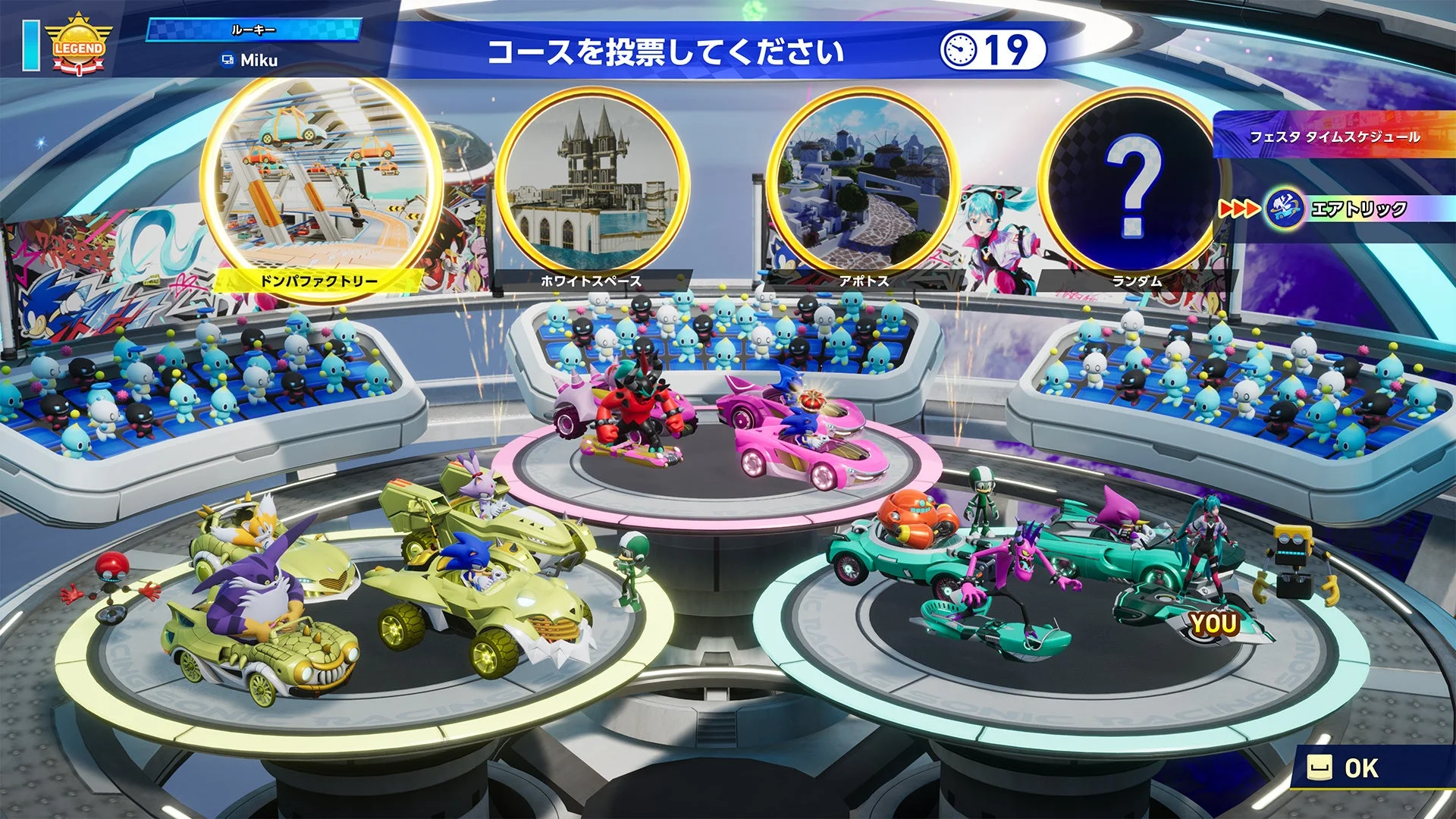
Task: Click the LEGEND rank badge
Action: 78,47
